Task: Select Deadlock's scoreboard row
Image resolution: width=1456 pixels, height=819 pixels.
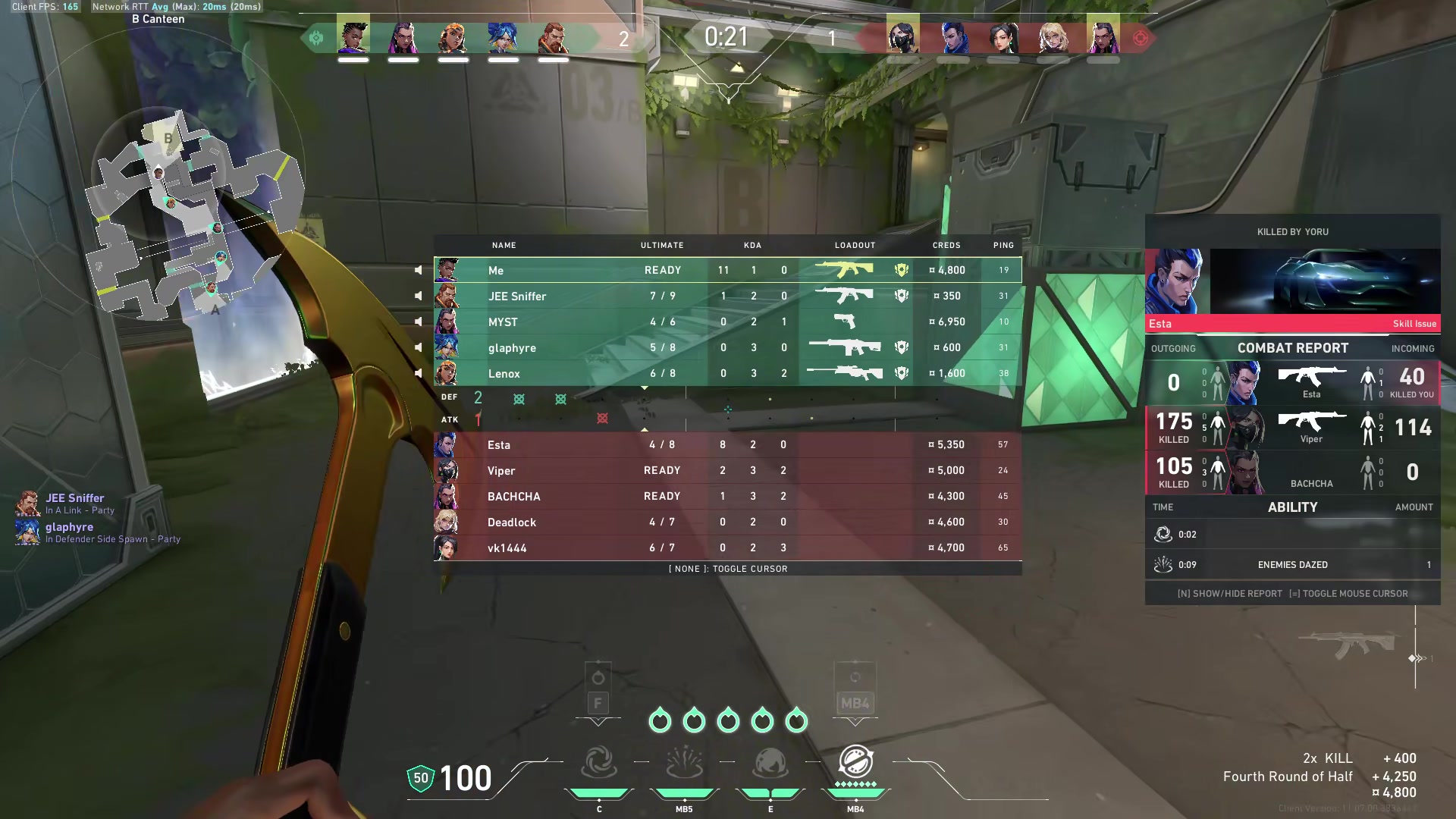Action: pyautogui.click(x=726, y=522)
